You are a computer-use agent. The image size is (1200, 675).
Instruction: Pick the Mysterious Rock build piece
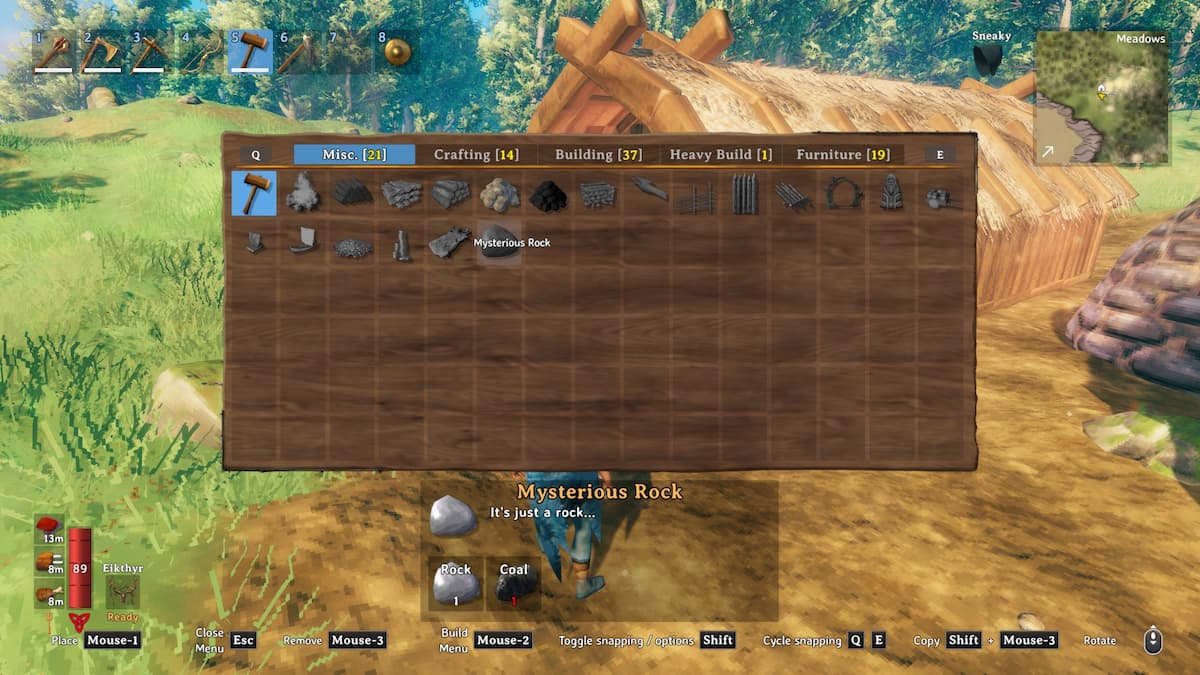tap(499, 243)
